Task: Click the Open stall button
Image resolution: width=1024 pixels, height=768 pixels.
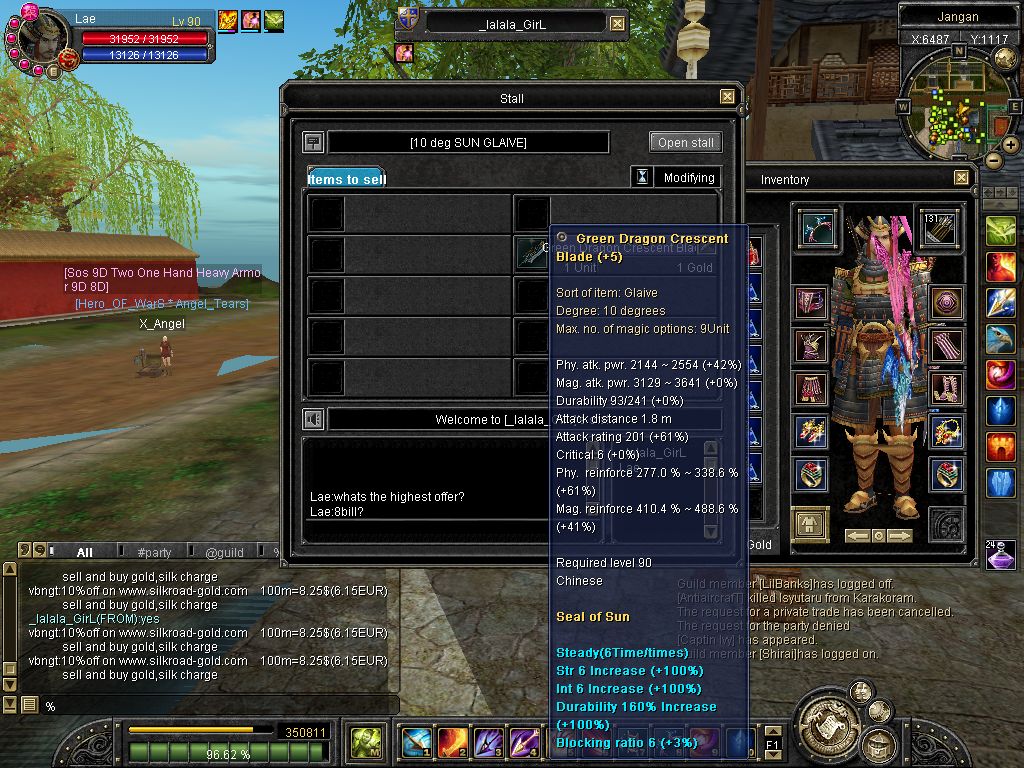Action: [685, 142]
